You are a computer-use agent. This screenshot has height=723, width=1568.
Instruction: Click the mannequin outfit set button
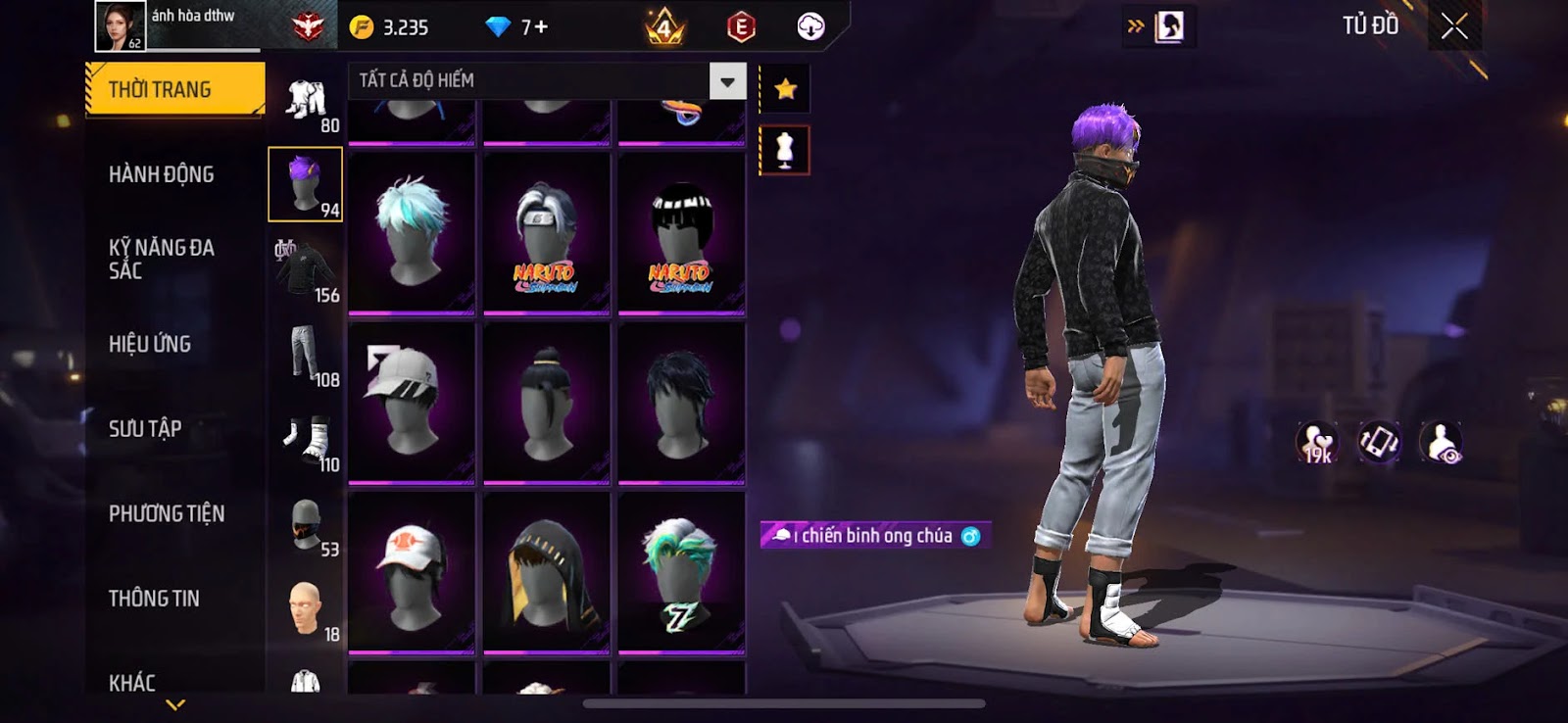click(784, 150)
